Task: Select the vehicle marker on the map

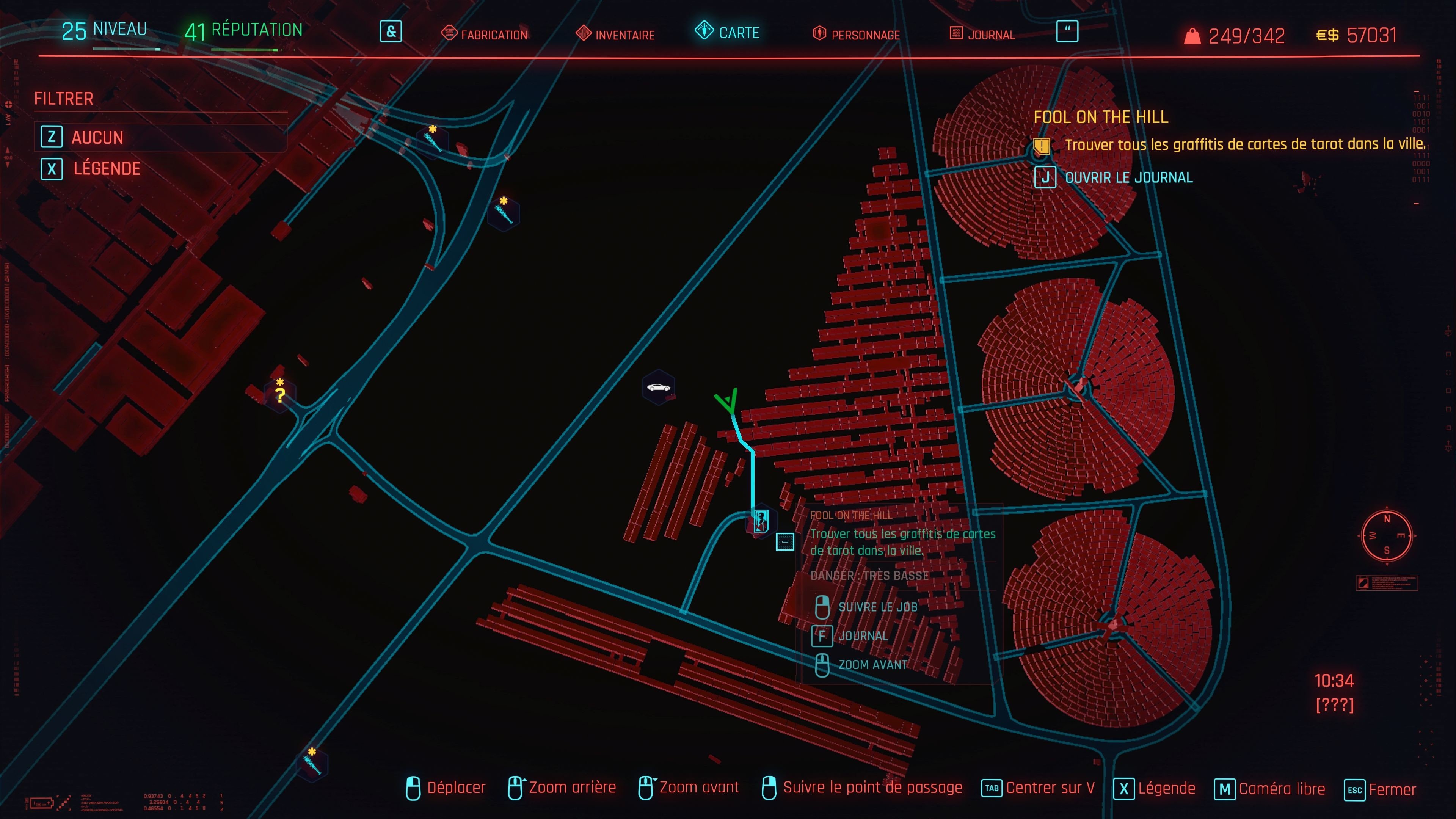Action: coord(659,387)
